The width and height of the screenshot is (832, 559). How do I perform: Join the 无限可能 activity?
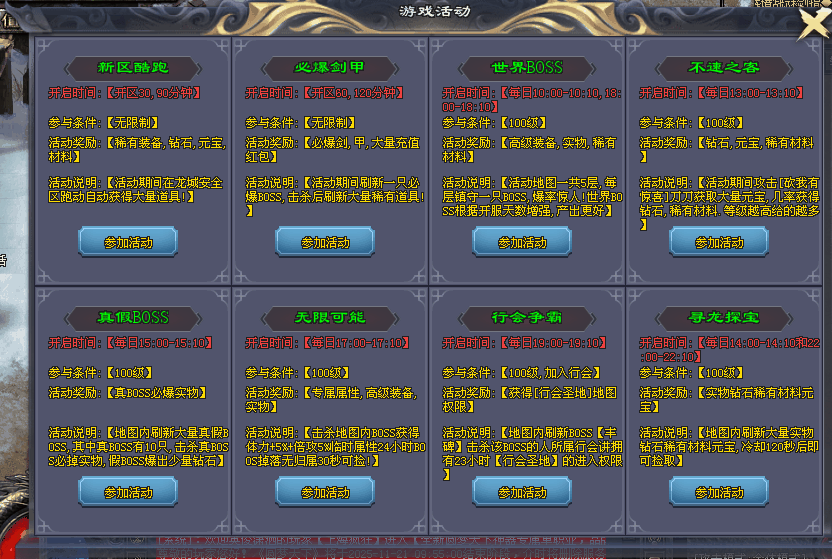pyautogui.click(x=325, y=492)
